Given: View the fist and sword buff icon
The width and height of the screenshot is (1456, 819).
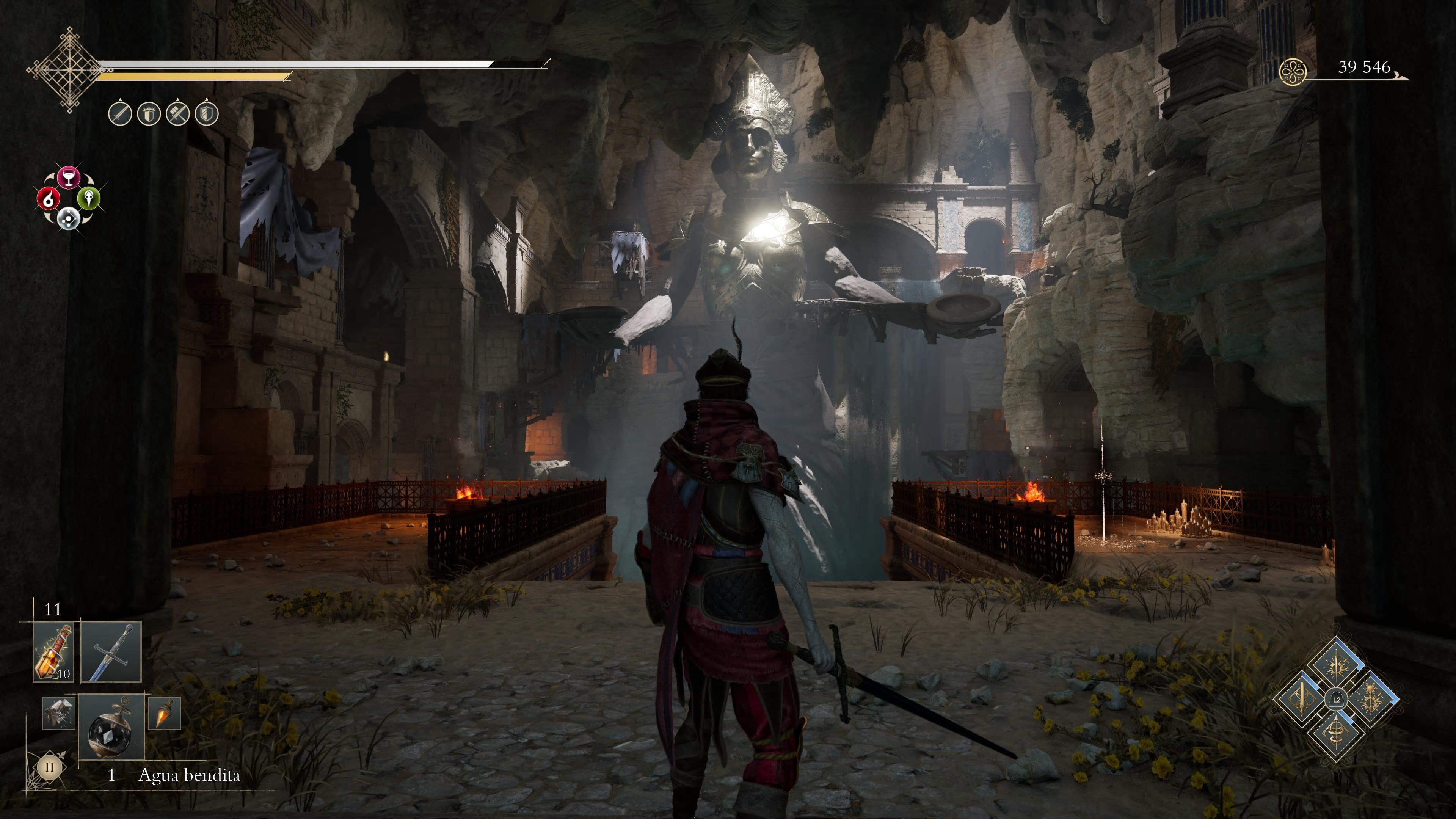Looking at the screenshot, I should click(x=177, y=114).
